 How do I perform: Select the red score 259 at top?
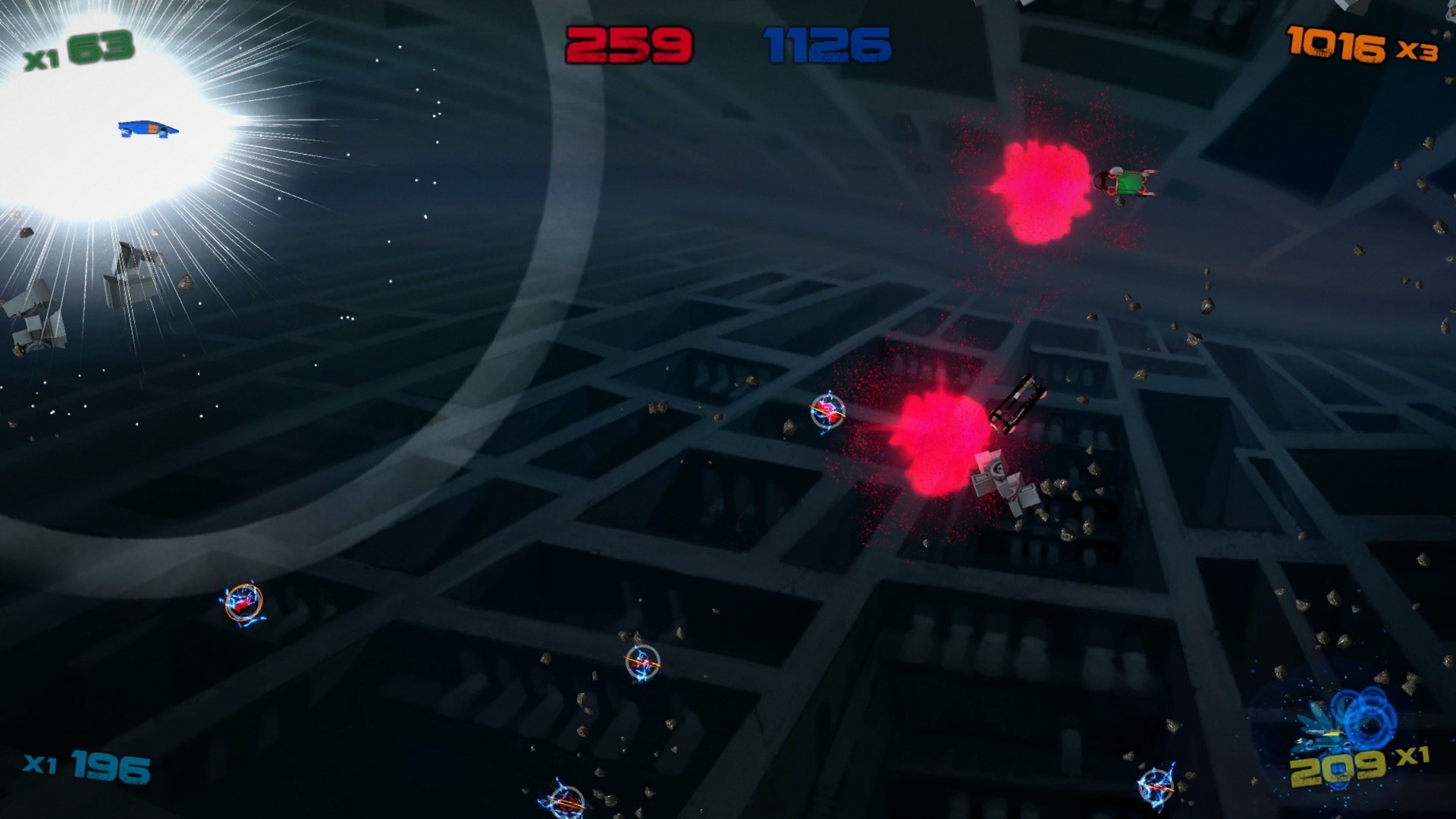pyautogui.click(x=629, y=42)
